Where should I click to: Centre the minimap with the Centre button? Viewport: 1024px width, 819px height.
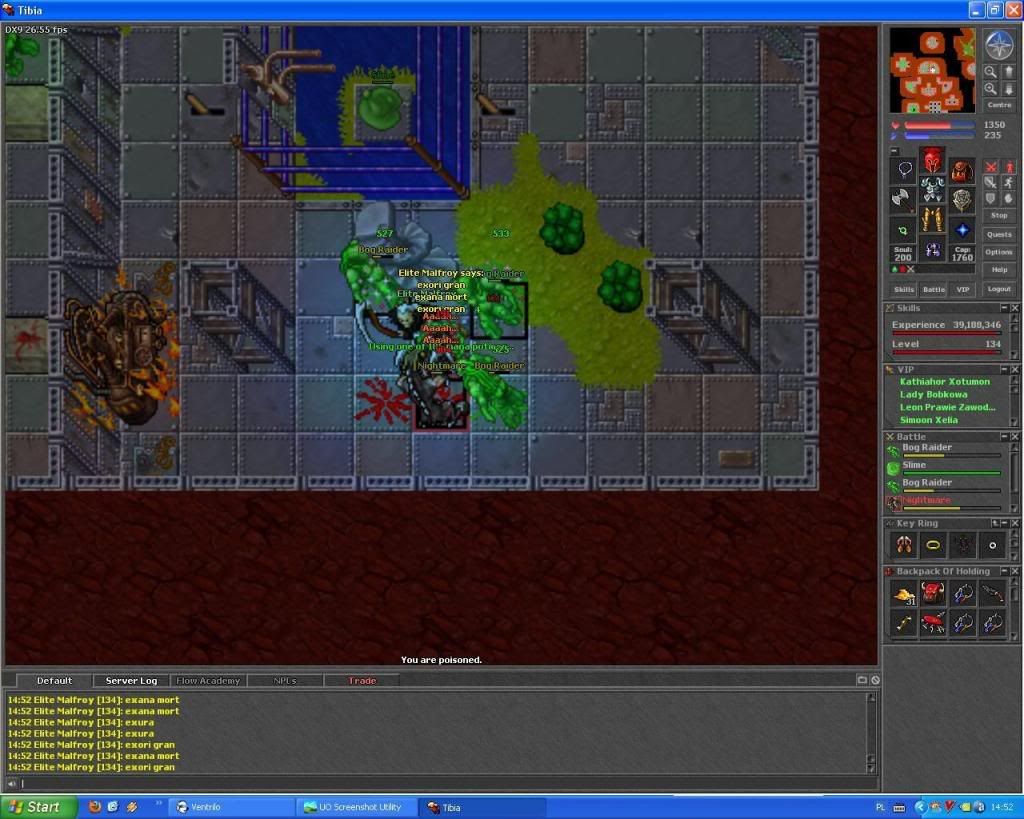click(x=999, y=104)
